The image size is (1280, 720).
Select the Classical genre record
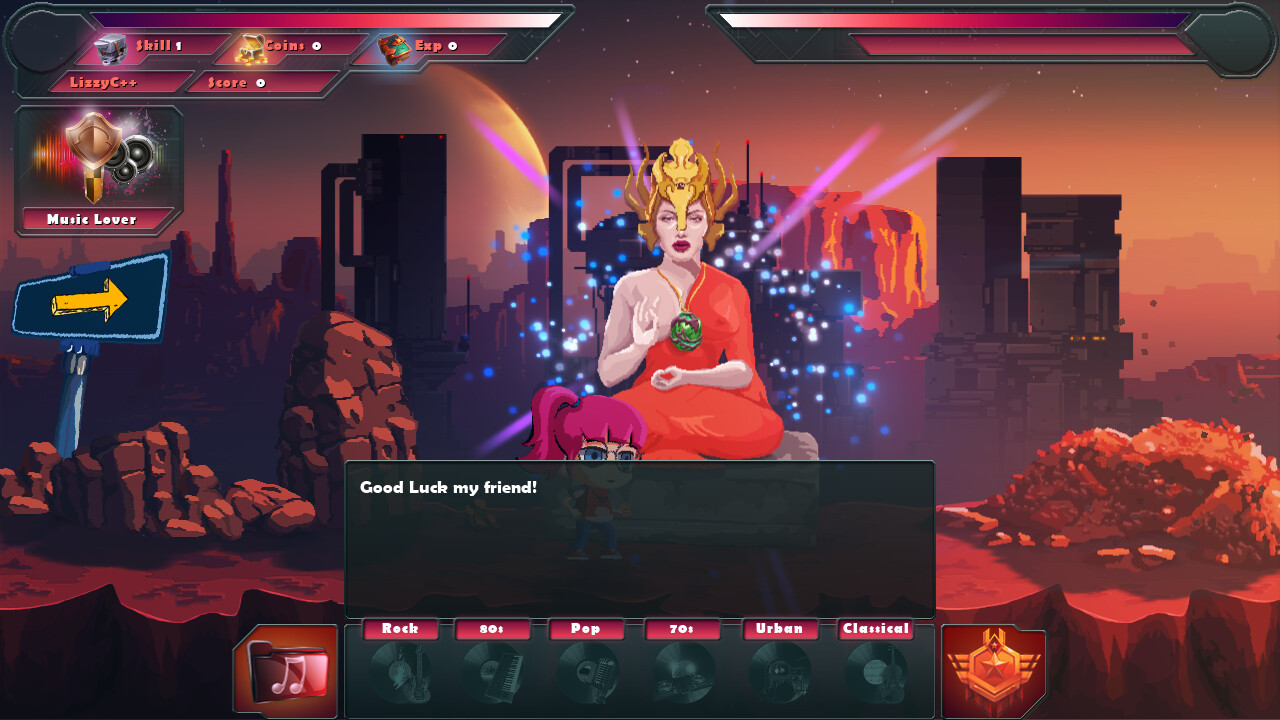(876, 671)
